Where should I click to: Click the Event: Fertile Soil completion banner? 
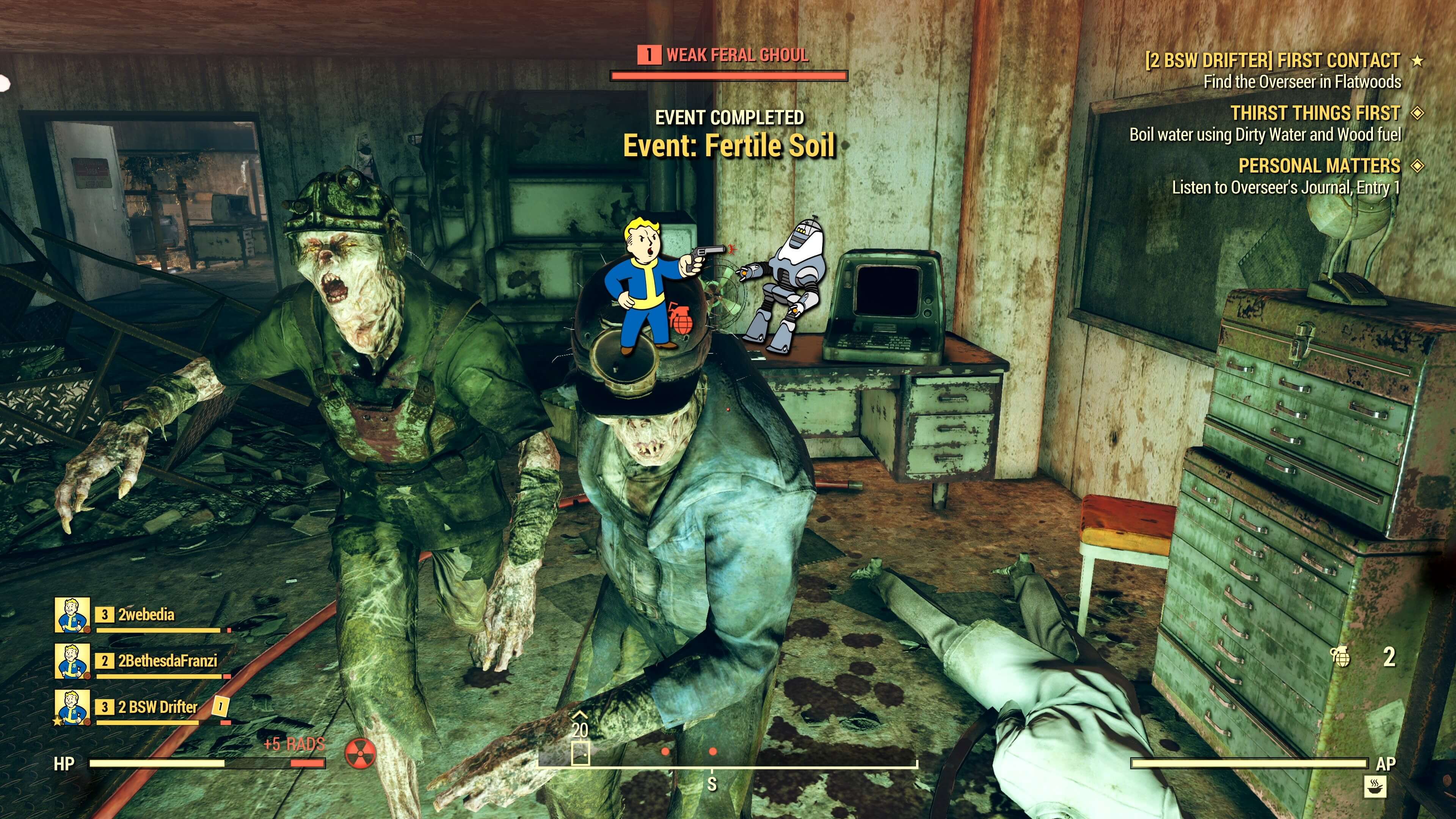coord(728,146)
